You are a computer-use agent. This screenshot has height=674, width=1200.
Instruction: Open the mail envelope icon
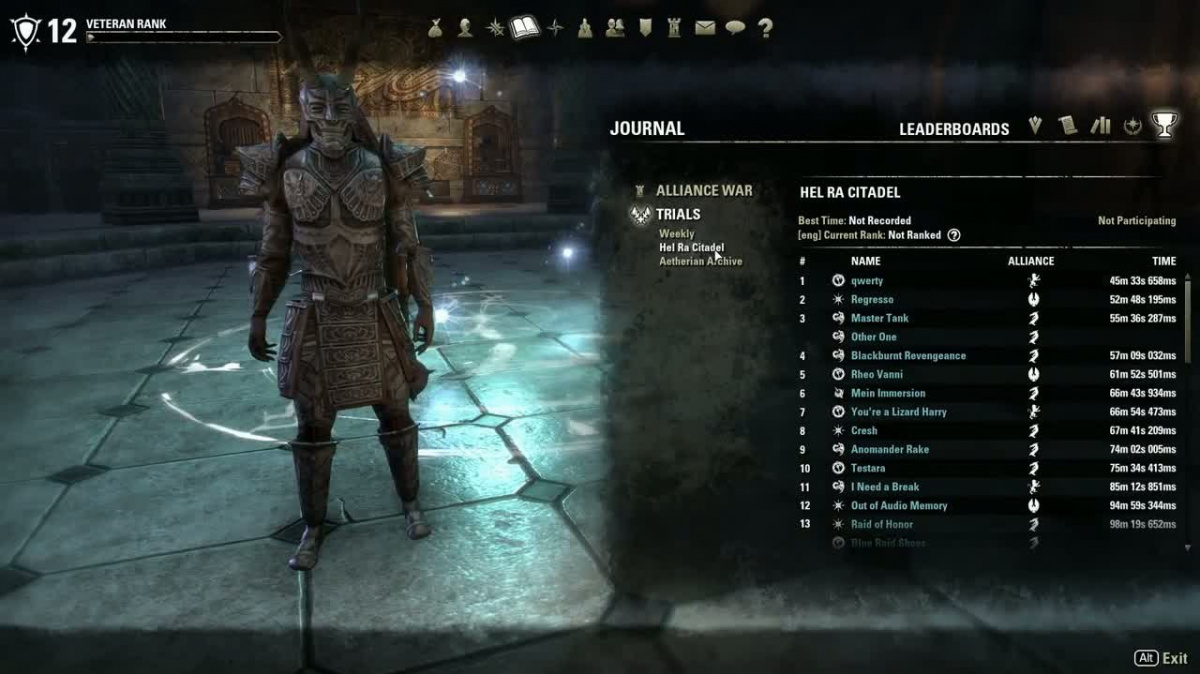pyautogui.click(x=705, y=28)
